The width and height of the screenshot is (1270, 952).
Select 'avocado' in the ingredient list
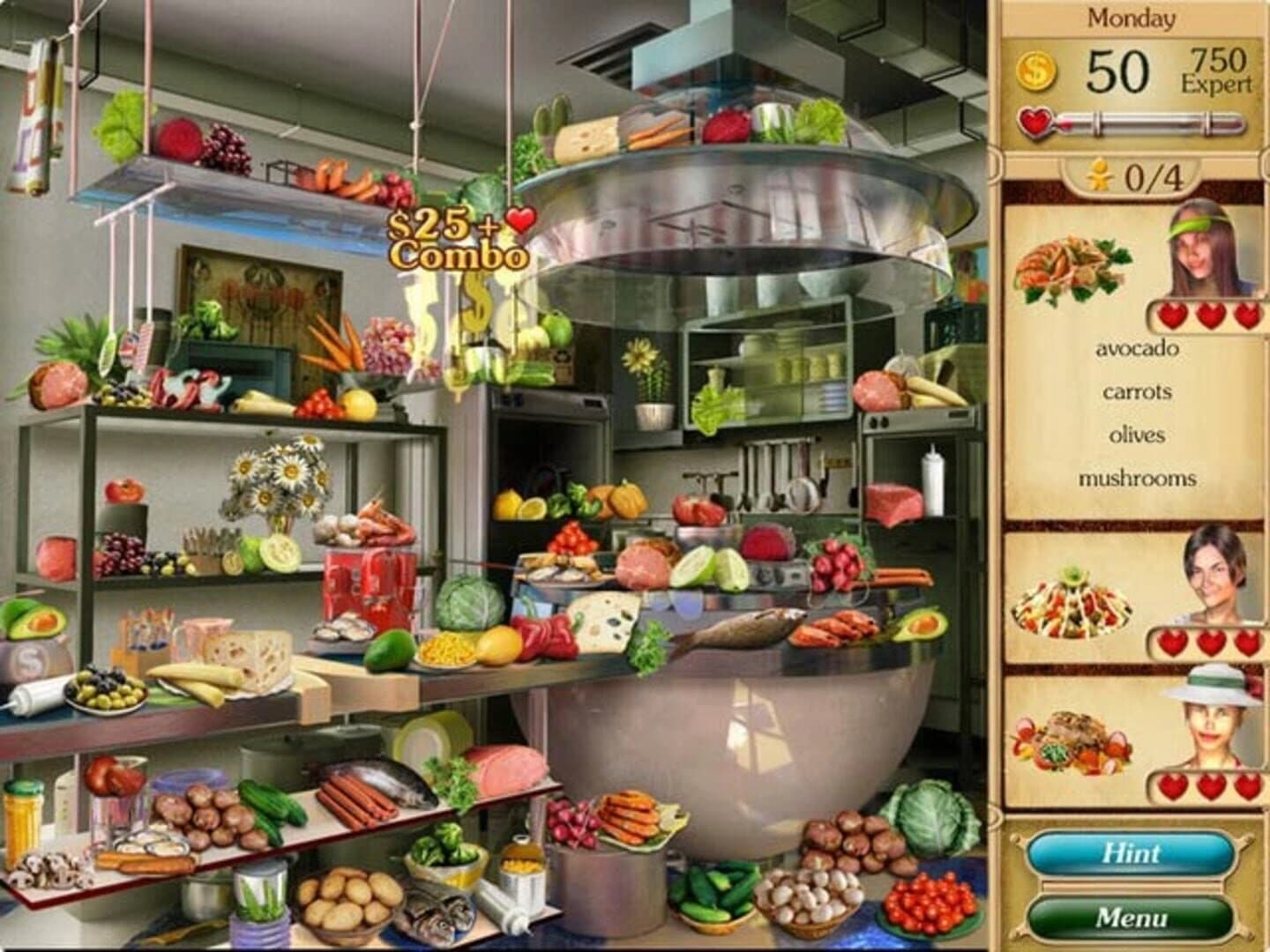1135,350
